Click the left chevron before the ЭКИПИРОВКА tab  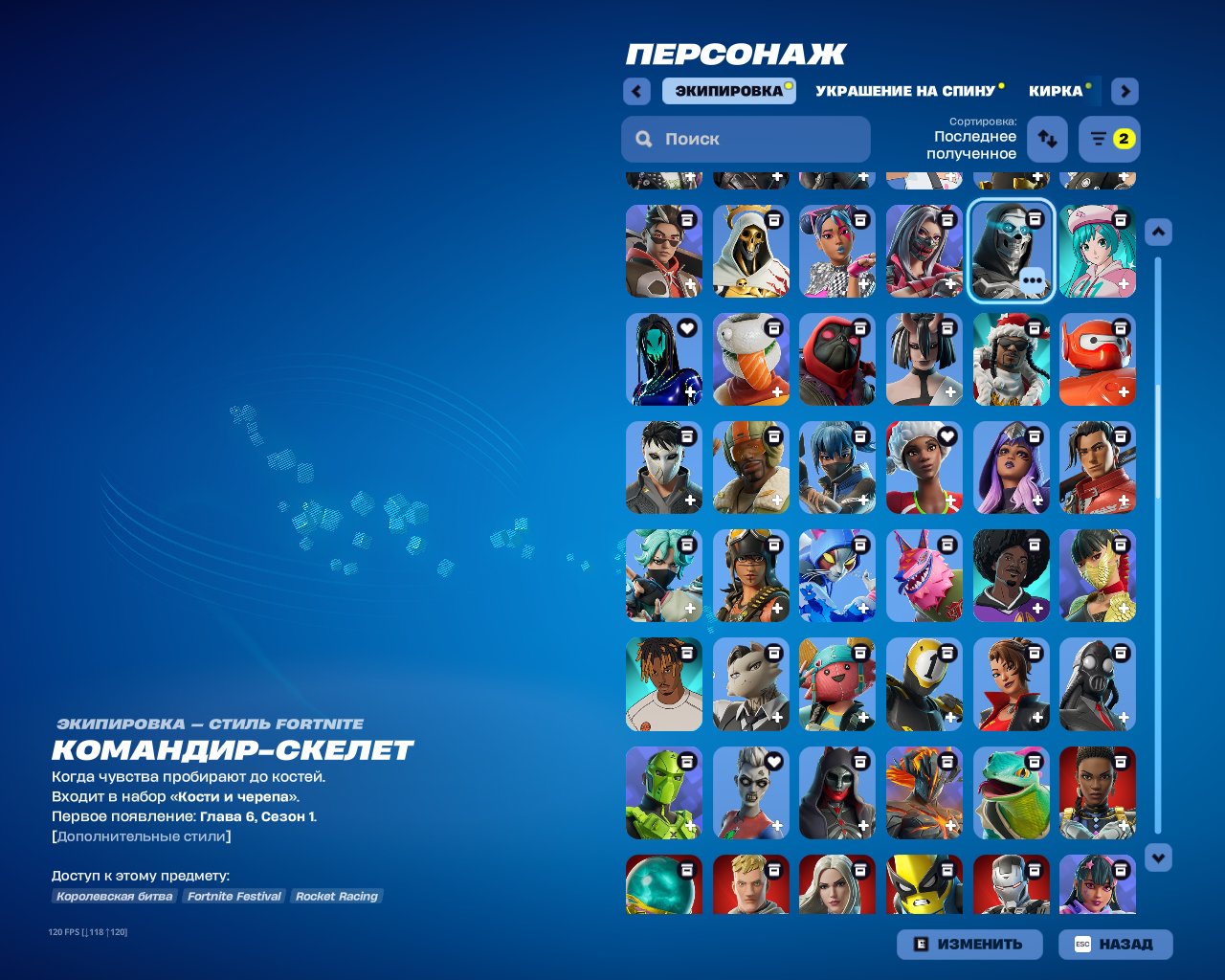tap(635, 91)
